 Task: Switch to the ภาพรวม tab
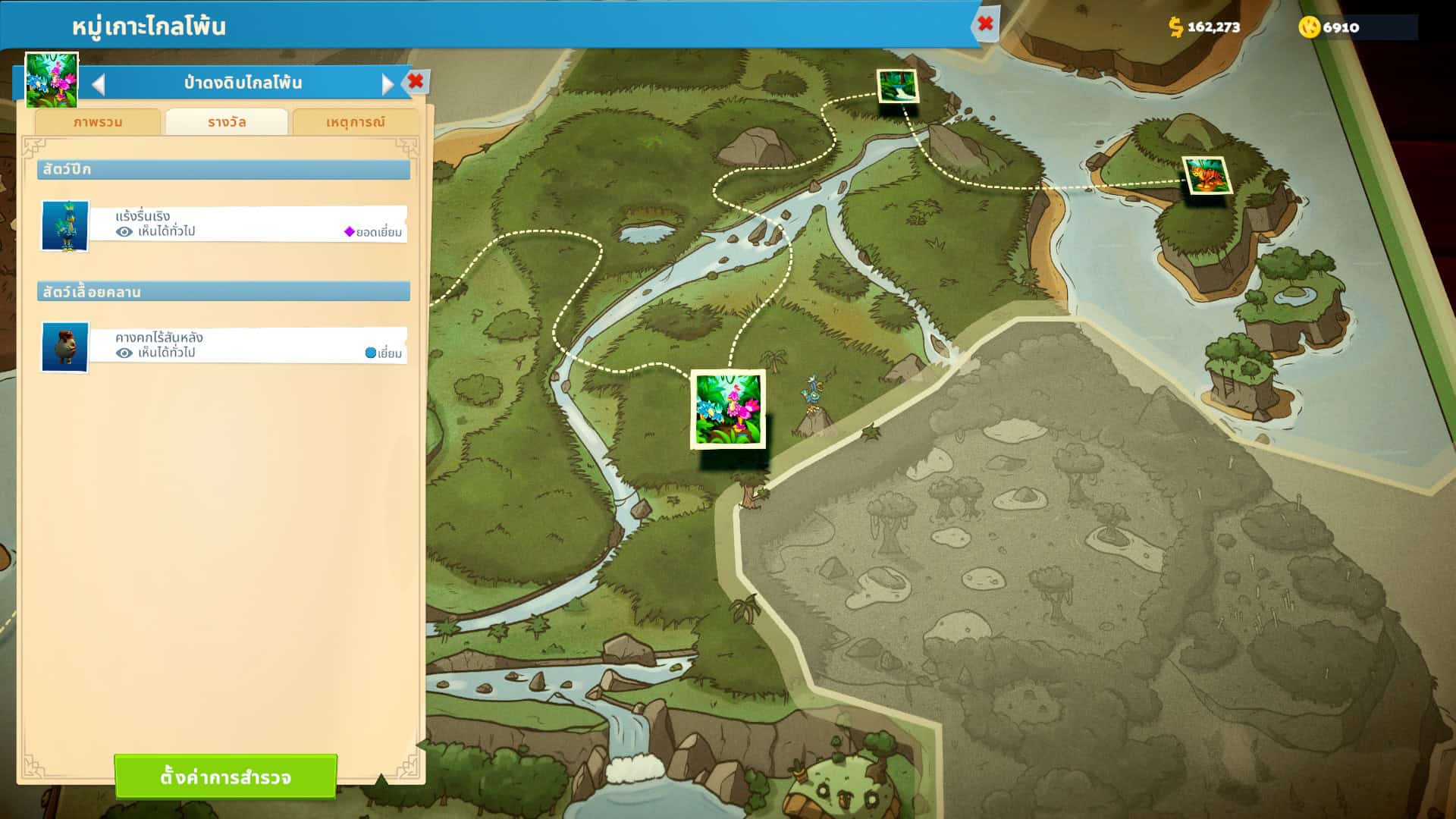click(98, 122)
